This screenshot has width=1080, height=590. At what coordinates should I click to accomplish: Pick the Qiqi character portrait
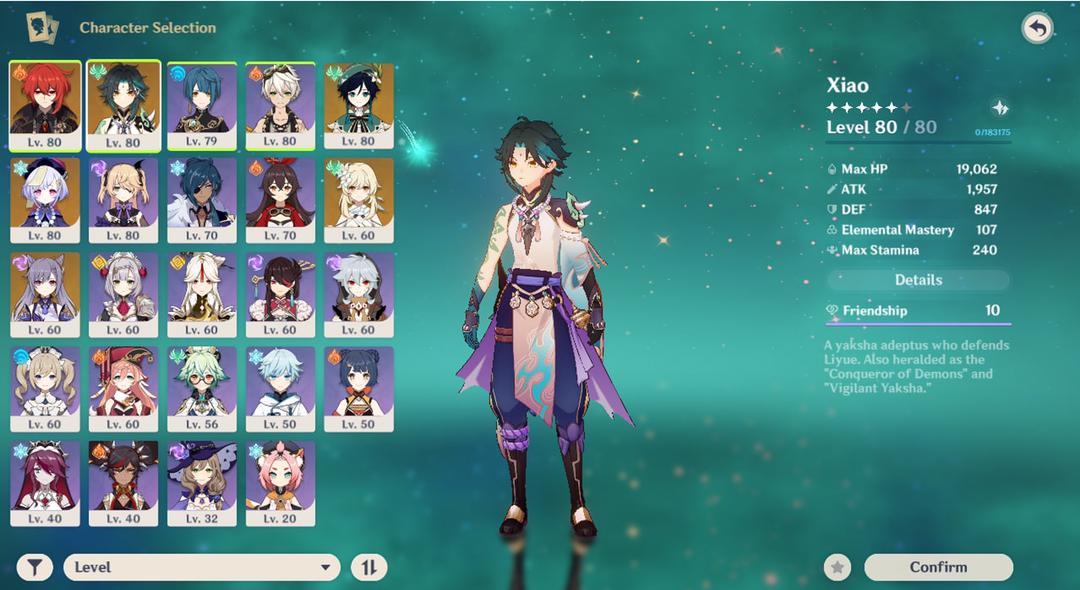(x=45, y=200)
